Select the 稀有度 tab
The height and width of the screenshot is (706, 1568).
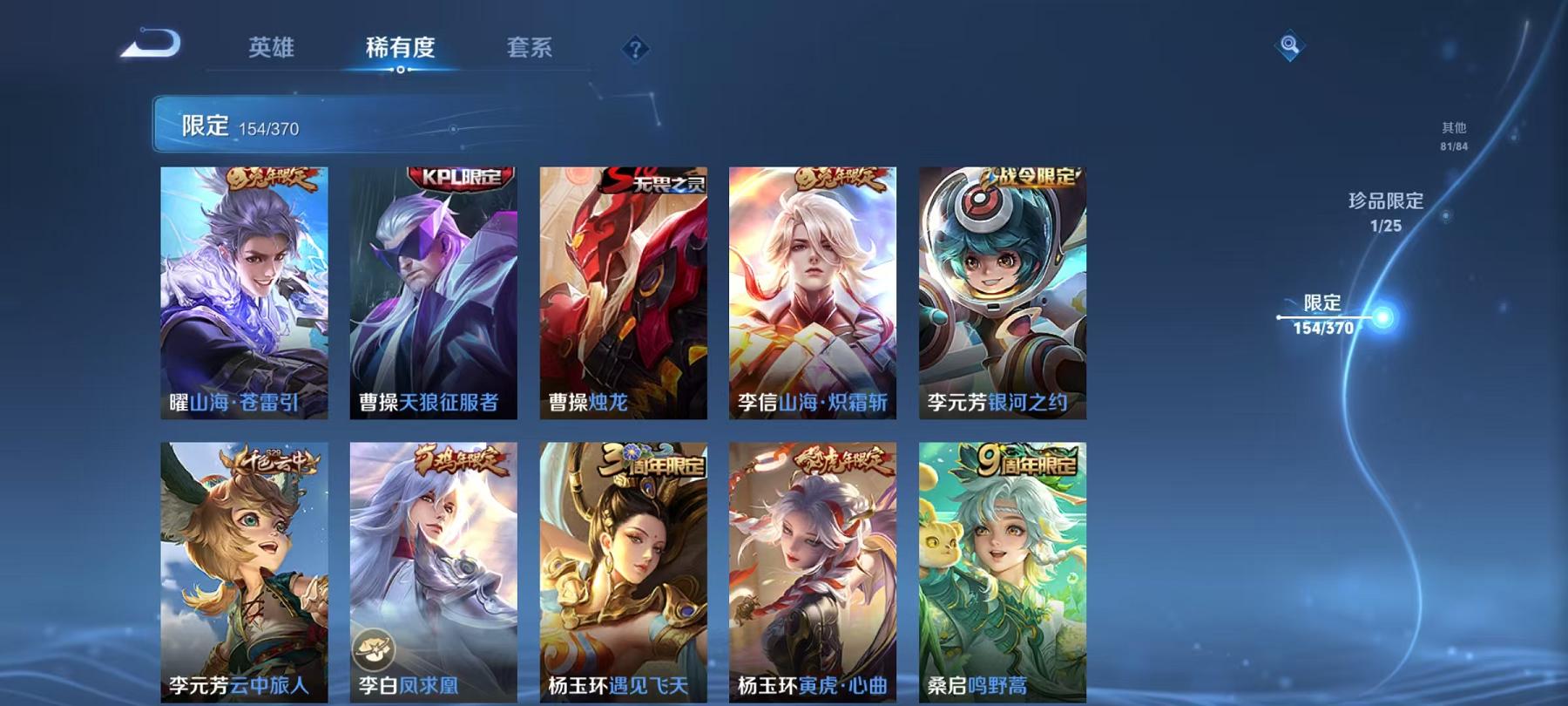400,49
